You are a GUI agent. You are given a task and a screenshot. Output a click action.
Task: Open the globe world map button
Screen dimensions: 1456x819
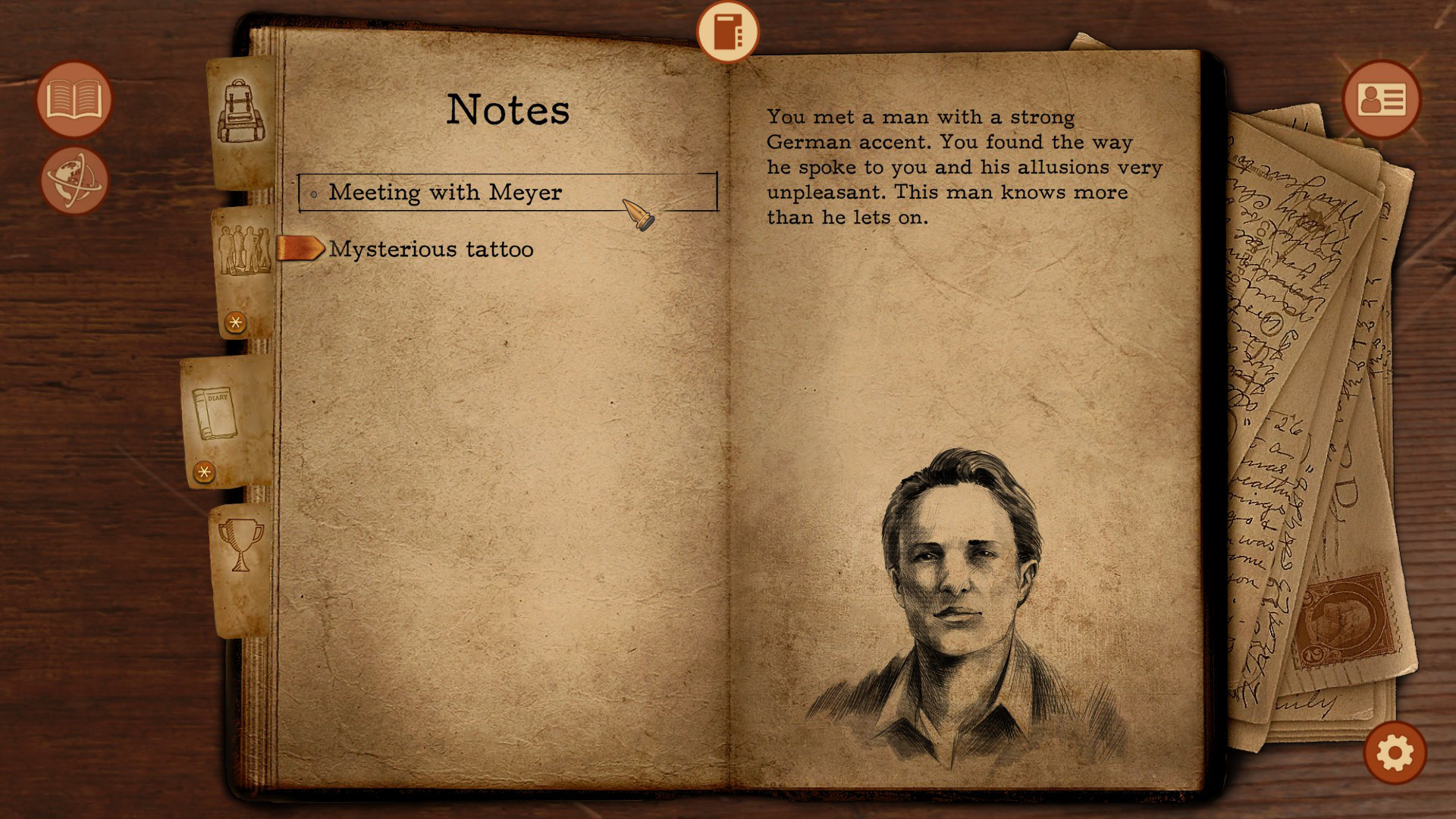74,180
